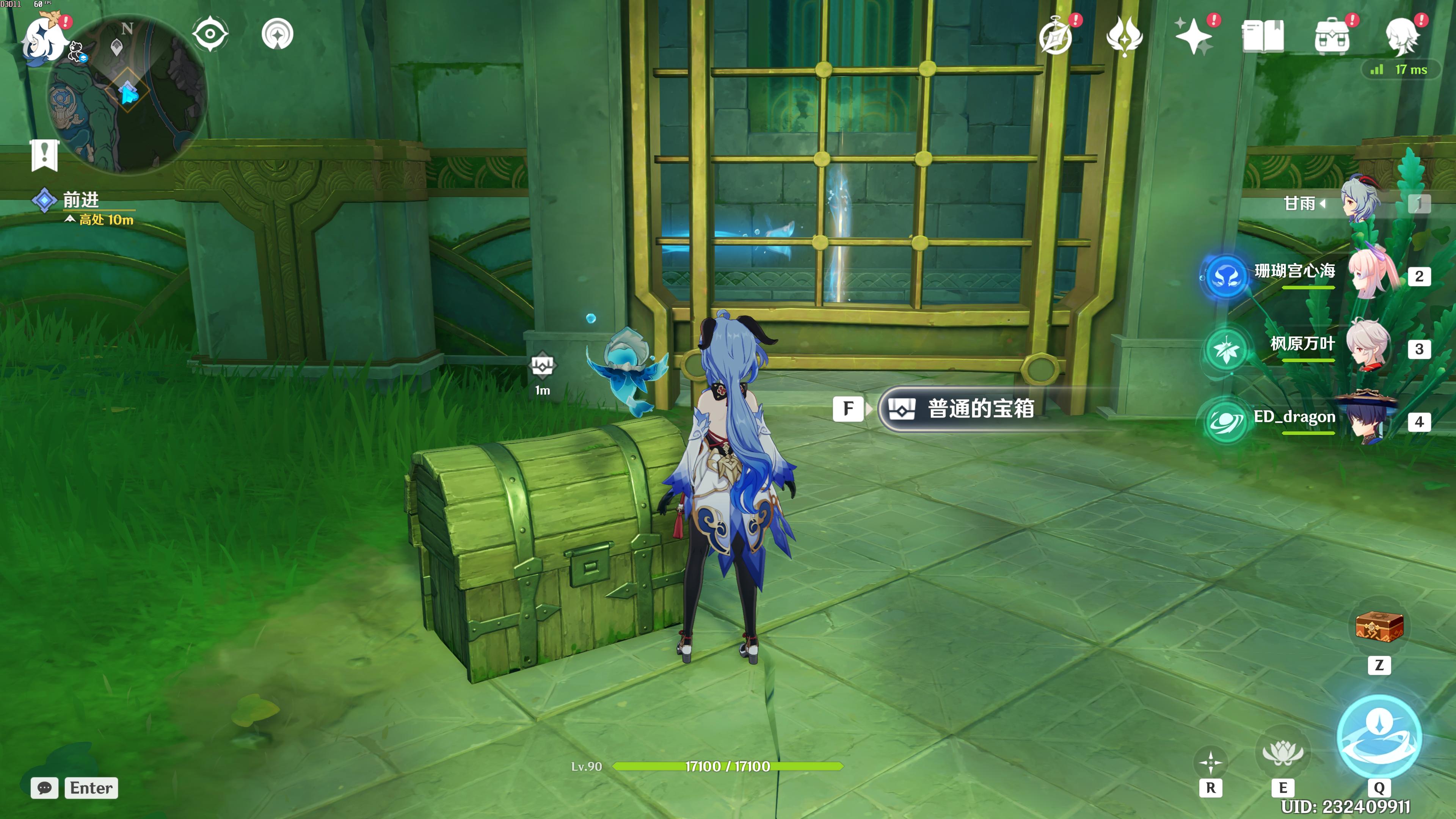Open the quest navigation icon beside minimap
Image resolution: width=1456 pixels, height=819 pixels.
(x=278, y=34)
